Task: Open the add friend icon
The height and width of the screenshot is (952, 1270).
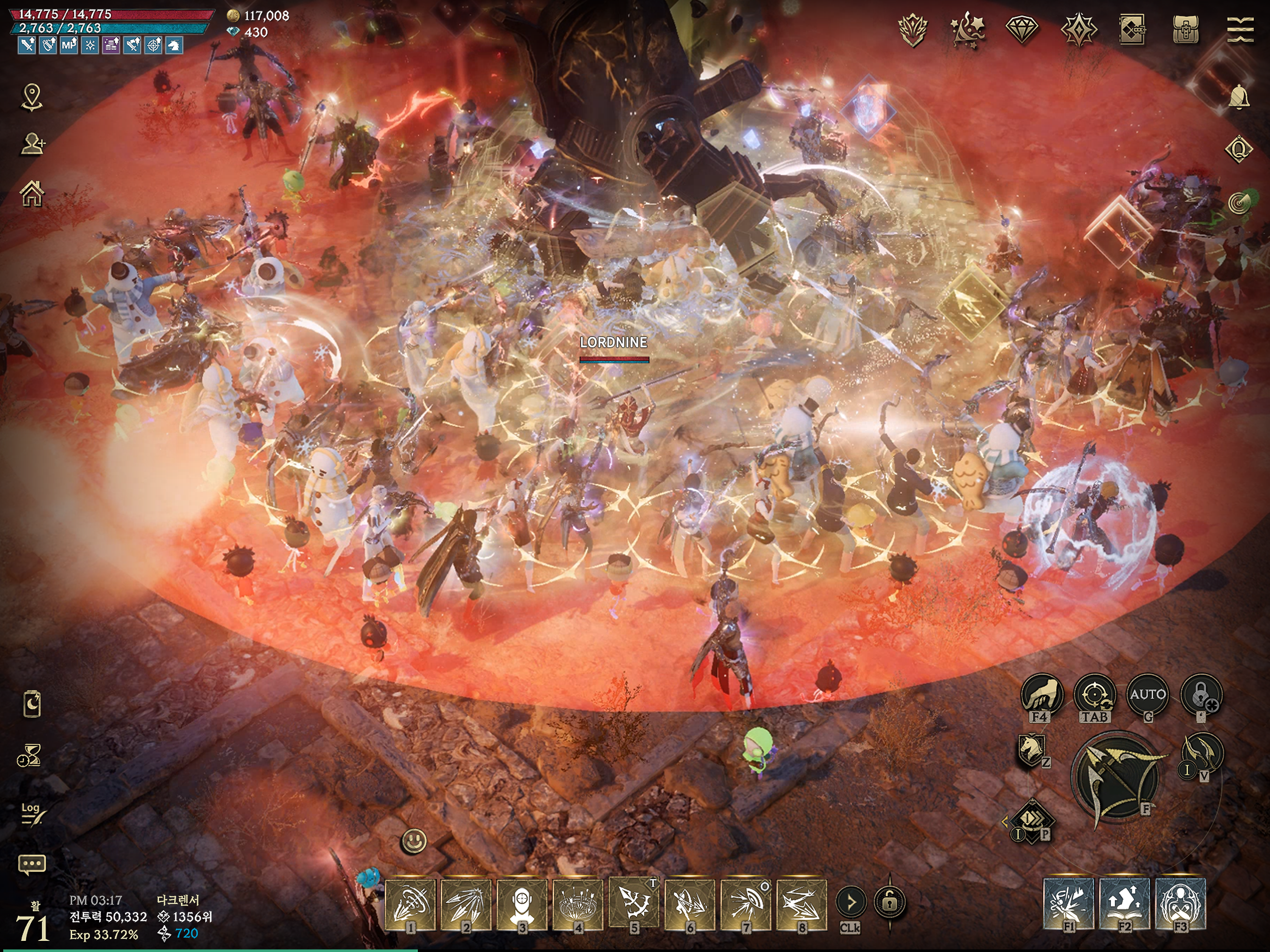Action: 33,144
